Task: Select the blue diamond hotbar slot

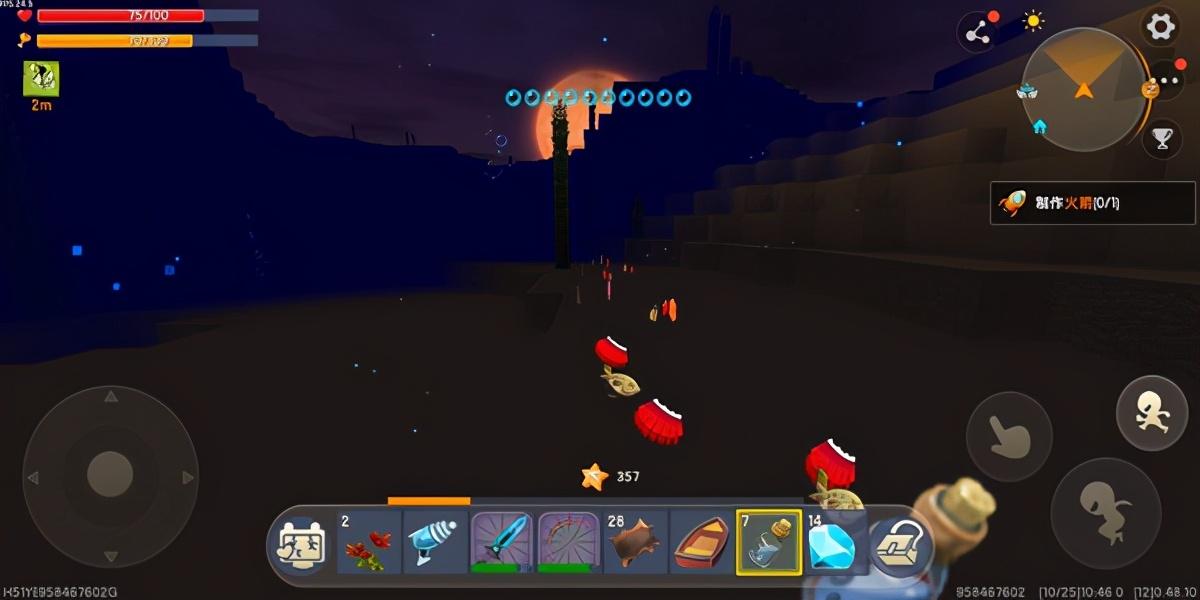Action: pyautogui.click(x=833, y=543)
